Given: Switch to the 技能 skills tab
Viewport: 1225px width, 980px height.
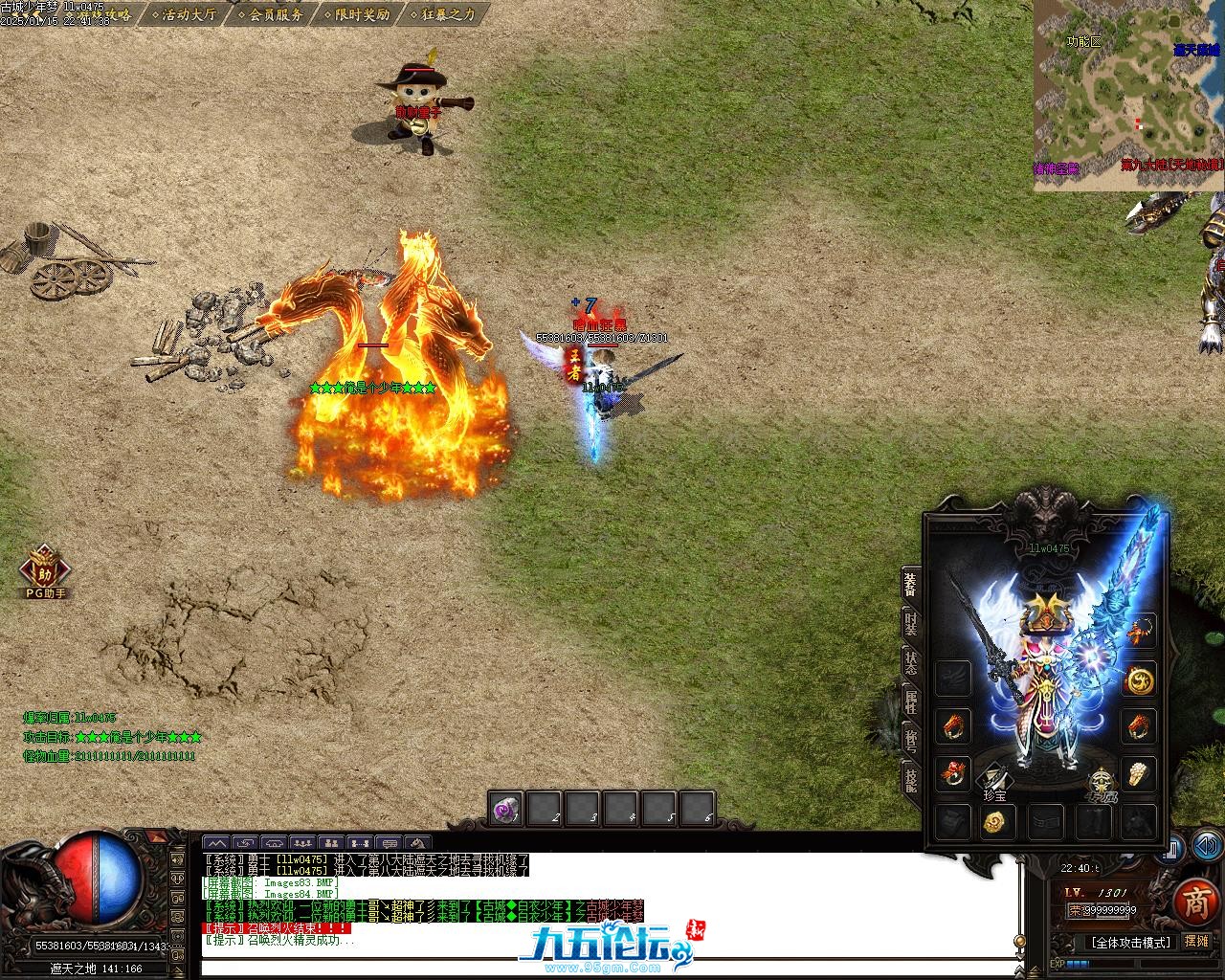Looking at the screenshot, I should 910,780.
